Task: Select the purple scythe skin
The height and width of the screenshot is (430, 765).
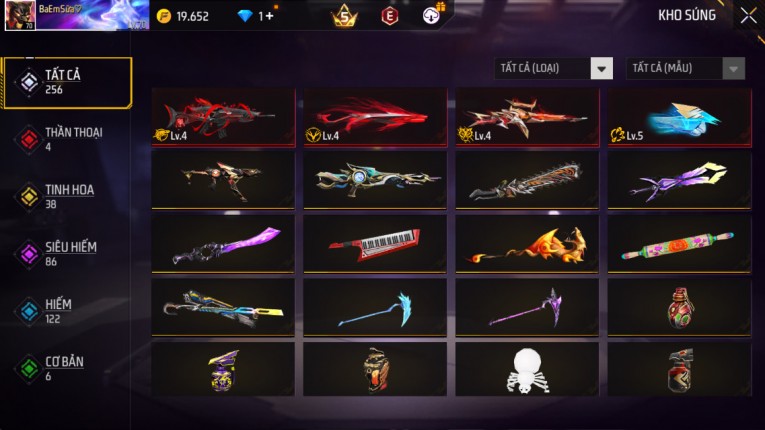Action: pos(527,307)
